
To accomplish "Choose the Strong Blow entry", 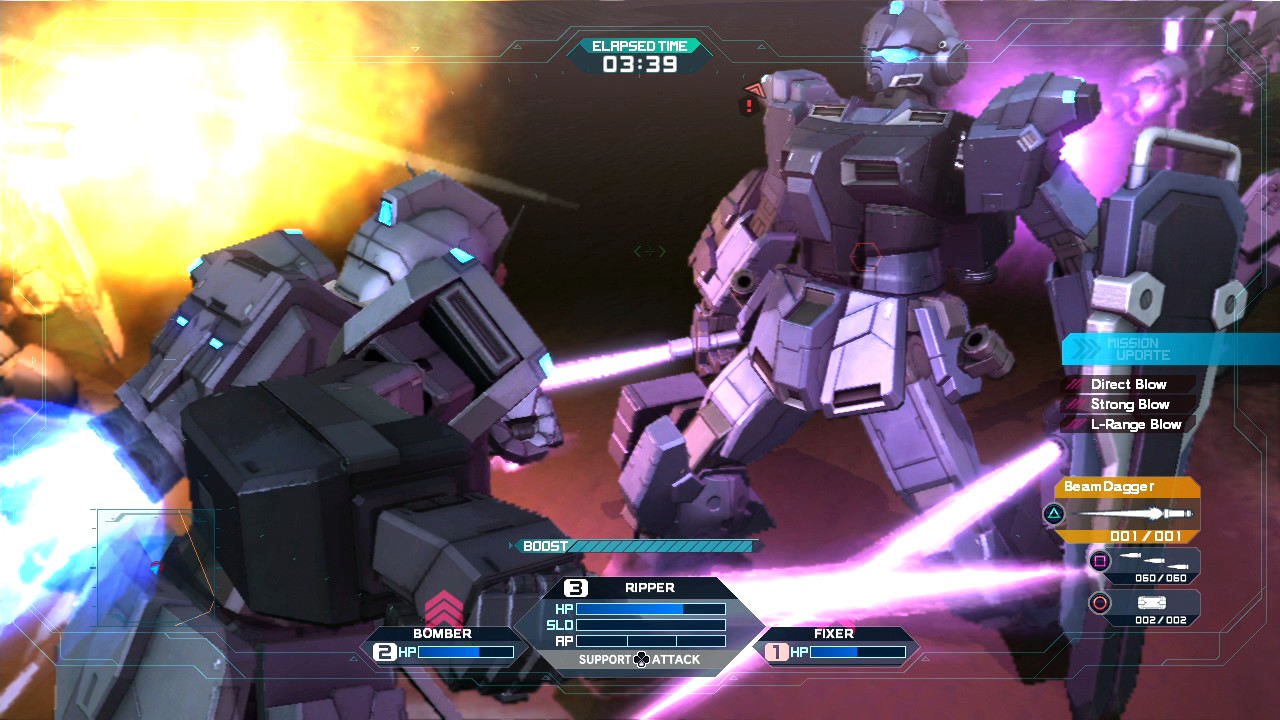I will click(1129, 404).
